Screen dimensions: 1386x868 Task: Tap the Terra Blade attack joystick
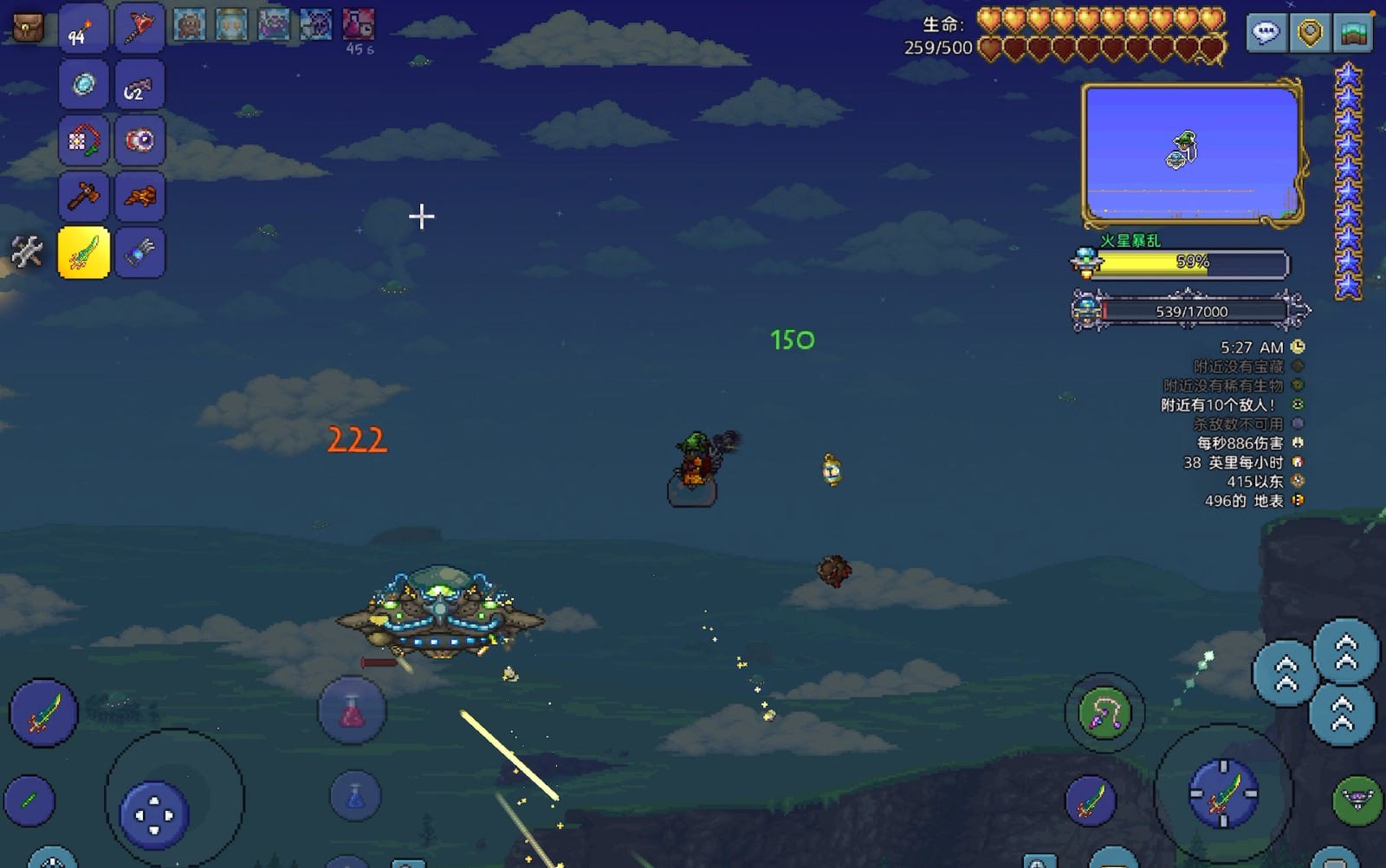click(x=1222, y=793)
